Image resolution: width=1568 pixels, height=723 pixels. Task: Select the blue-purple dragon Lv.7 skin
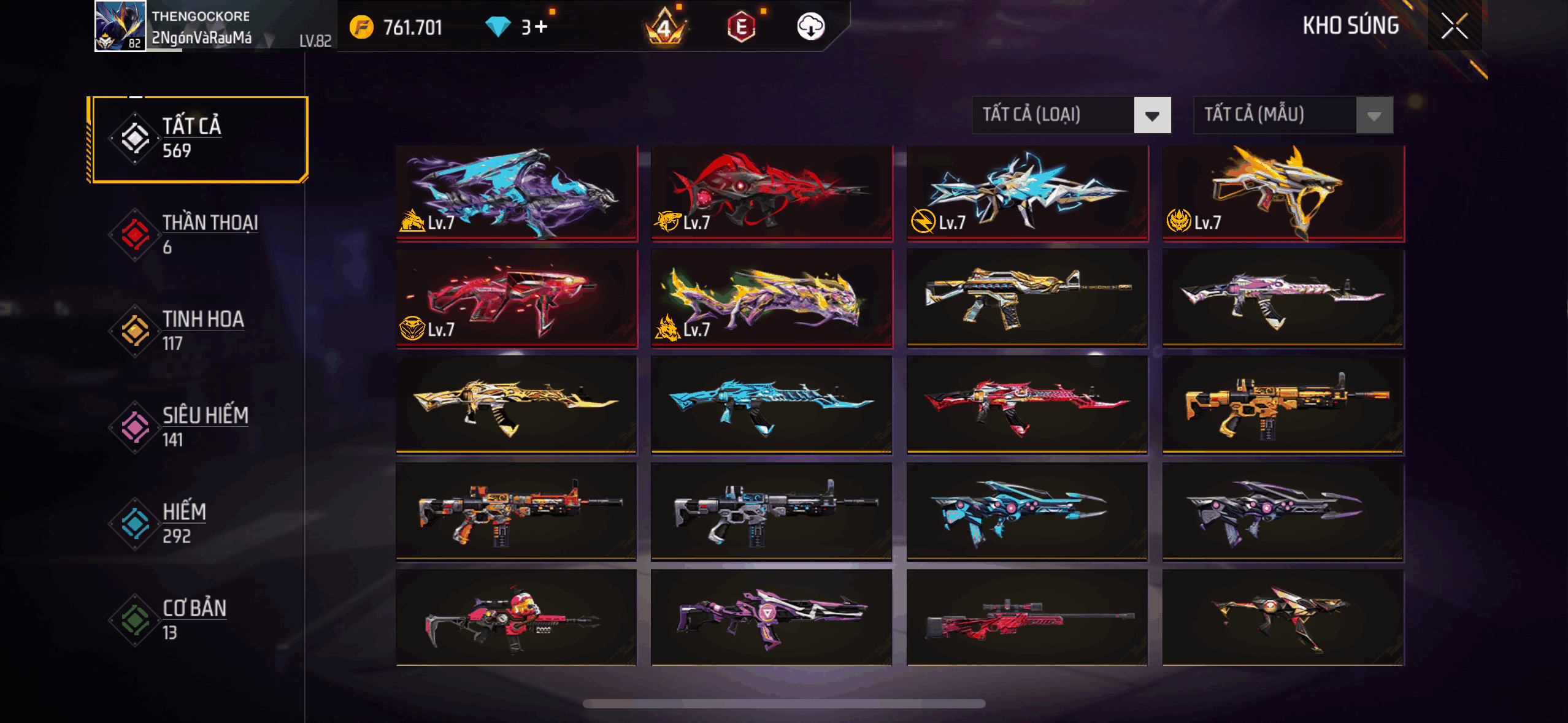click(517, 193)
